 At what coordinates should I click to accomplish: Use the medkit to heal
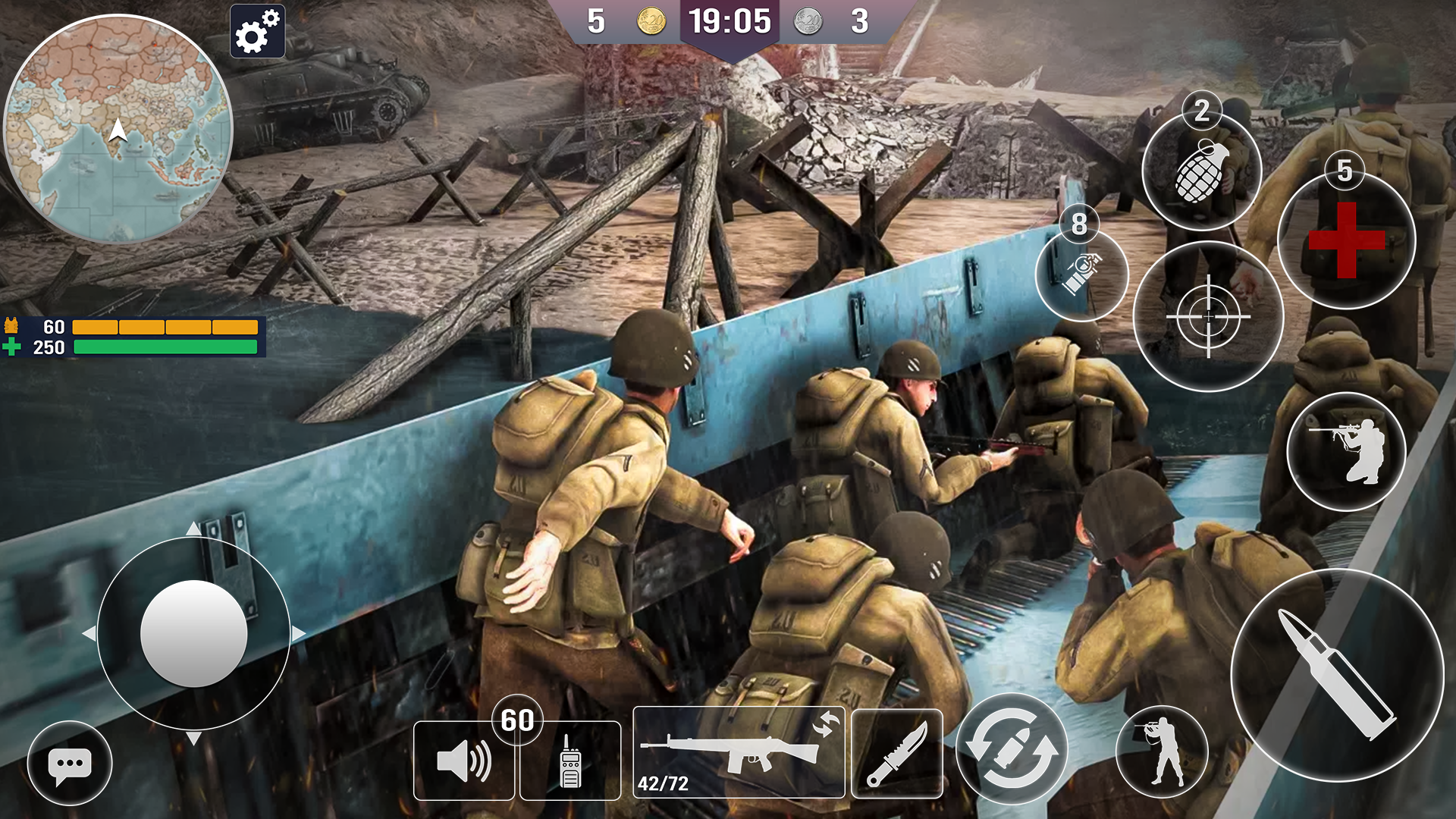click(1346, 240)
